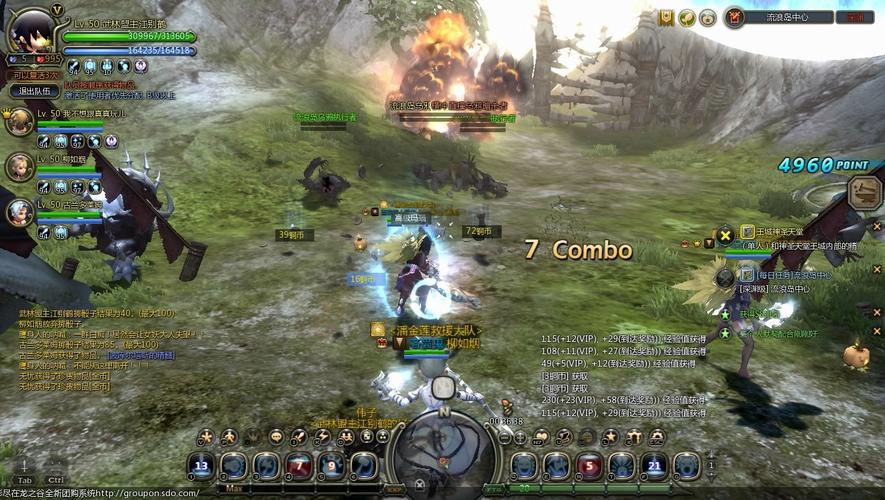Click the 退出队伍 leave party button

pos(30,91)
